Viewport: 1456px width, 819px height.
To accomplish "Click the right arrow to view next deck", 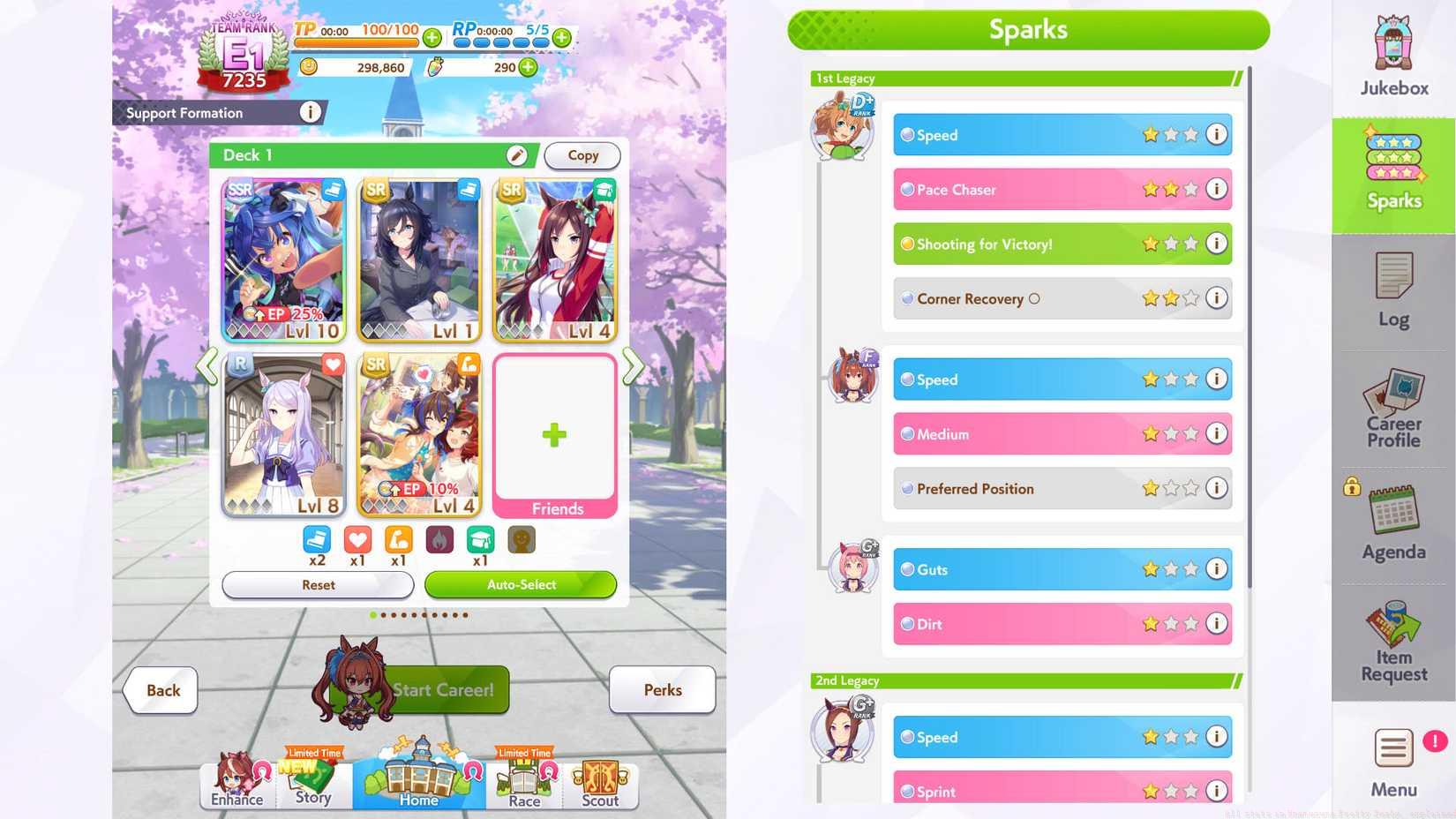I will [x=633, y=366].
